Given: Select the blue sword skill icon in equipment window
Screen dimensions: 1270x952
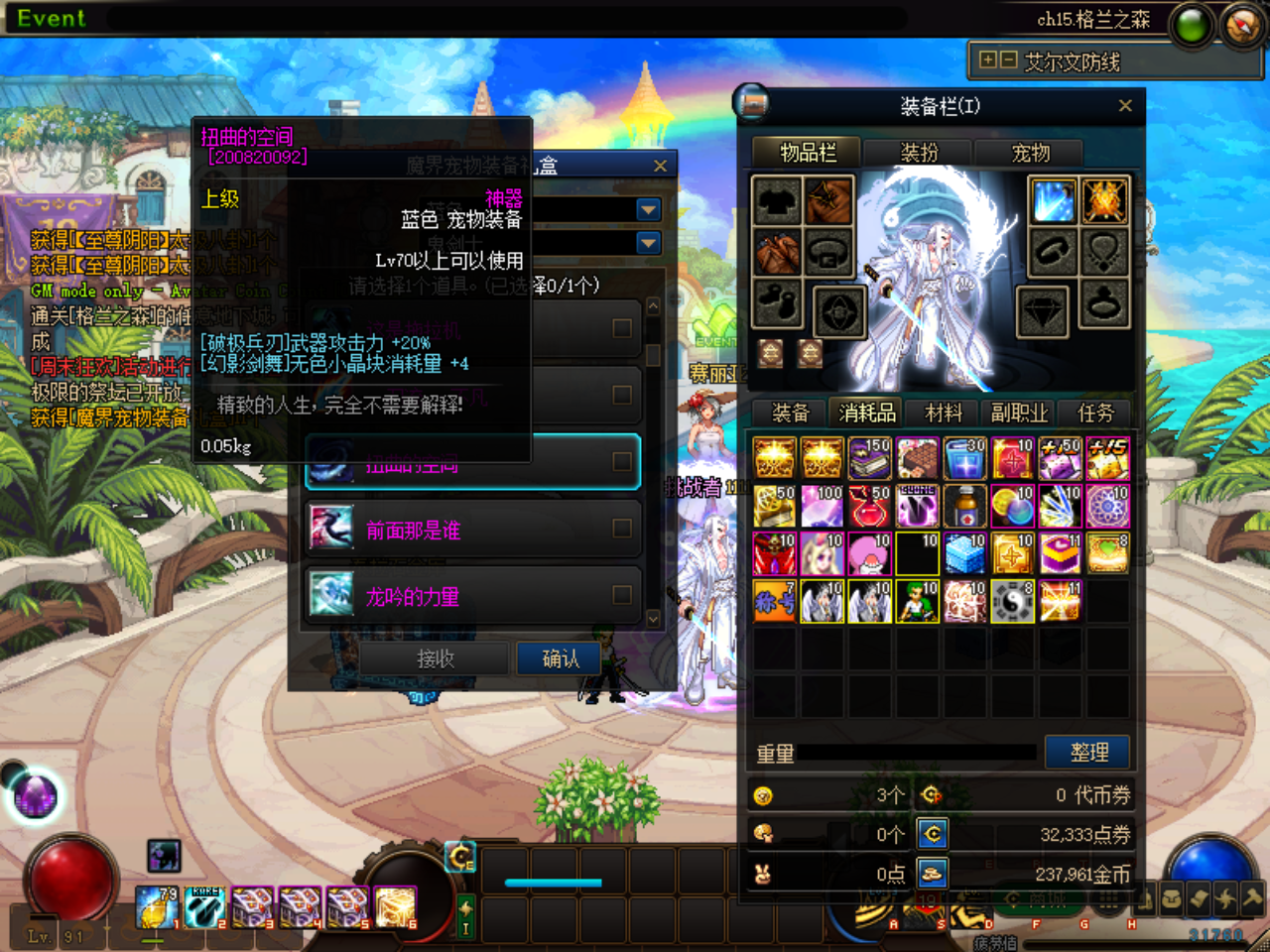Looking at the screenshot, I should coord(1053,199).
